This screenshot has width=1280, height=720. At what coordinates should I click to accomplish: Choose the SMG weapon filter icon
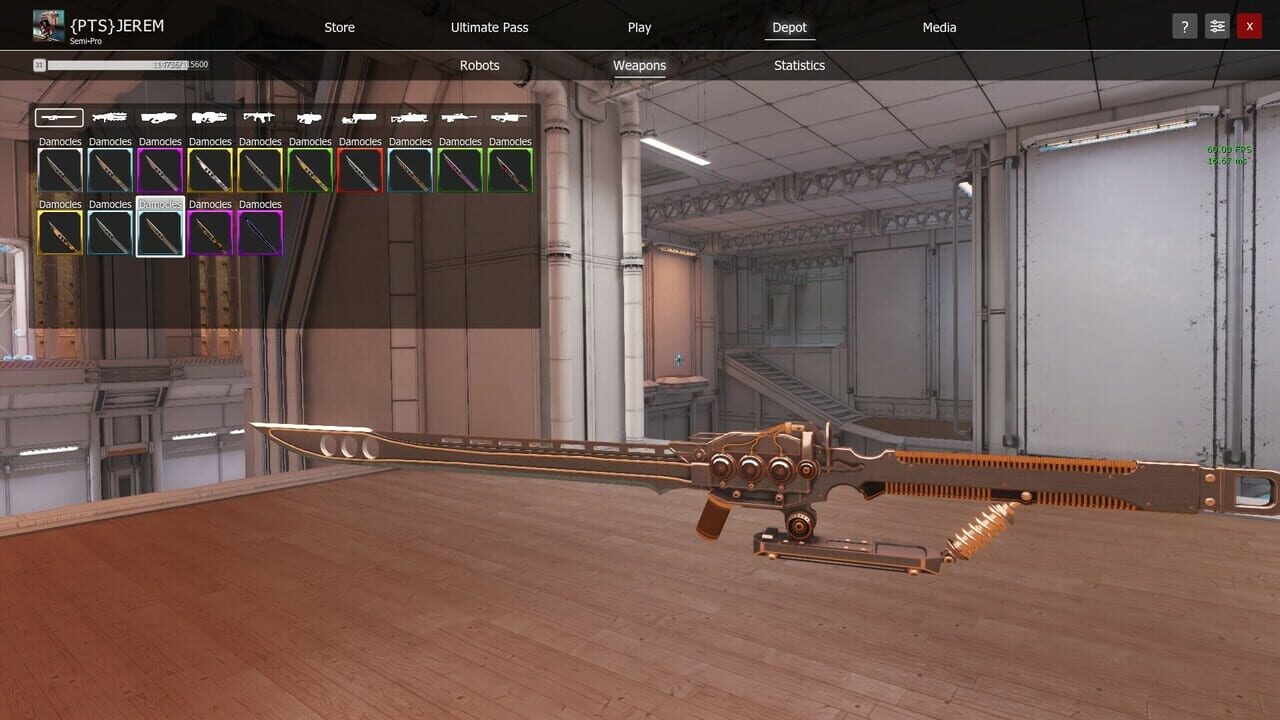click(x=309, y=117)
